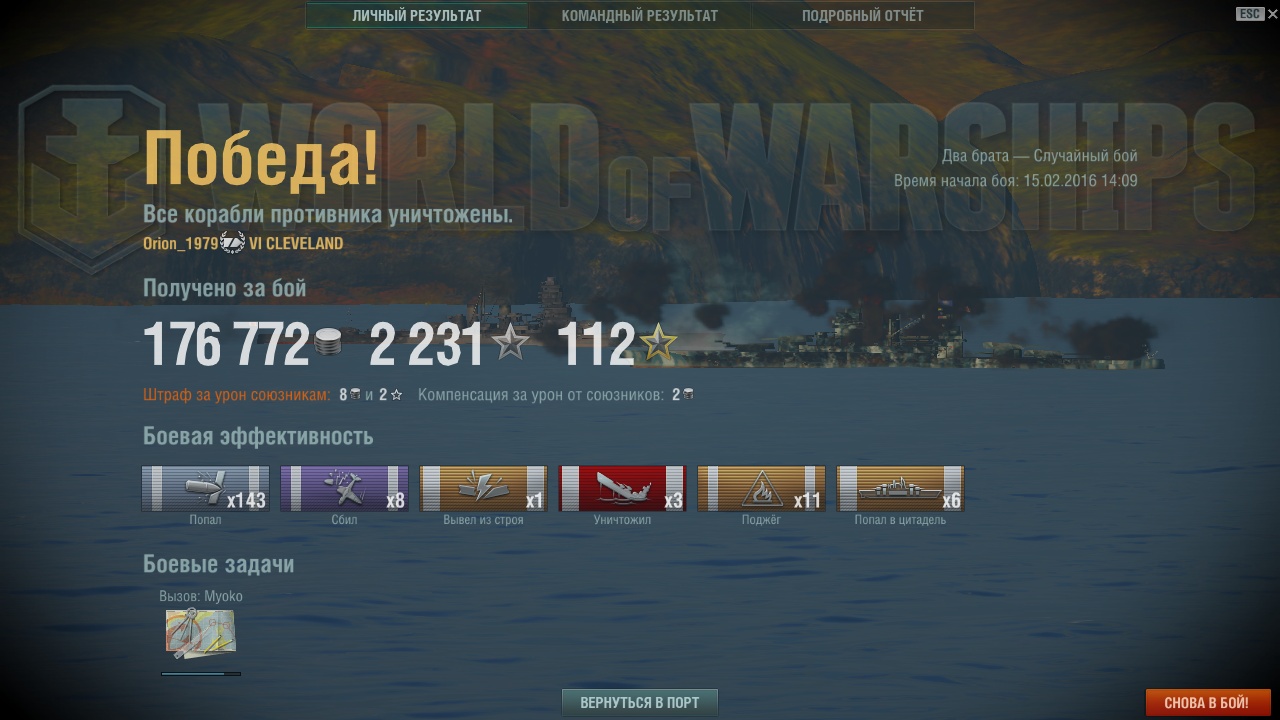1280x720 pixels.
Task: Select the Сбил aircraft shot down ribbon
Action: [x=344, y=489]
